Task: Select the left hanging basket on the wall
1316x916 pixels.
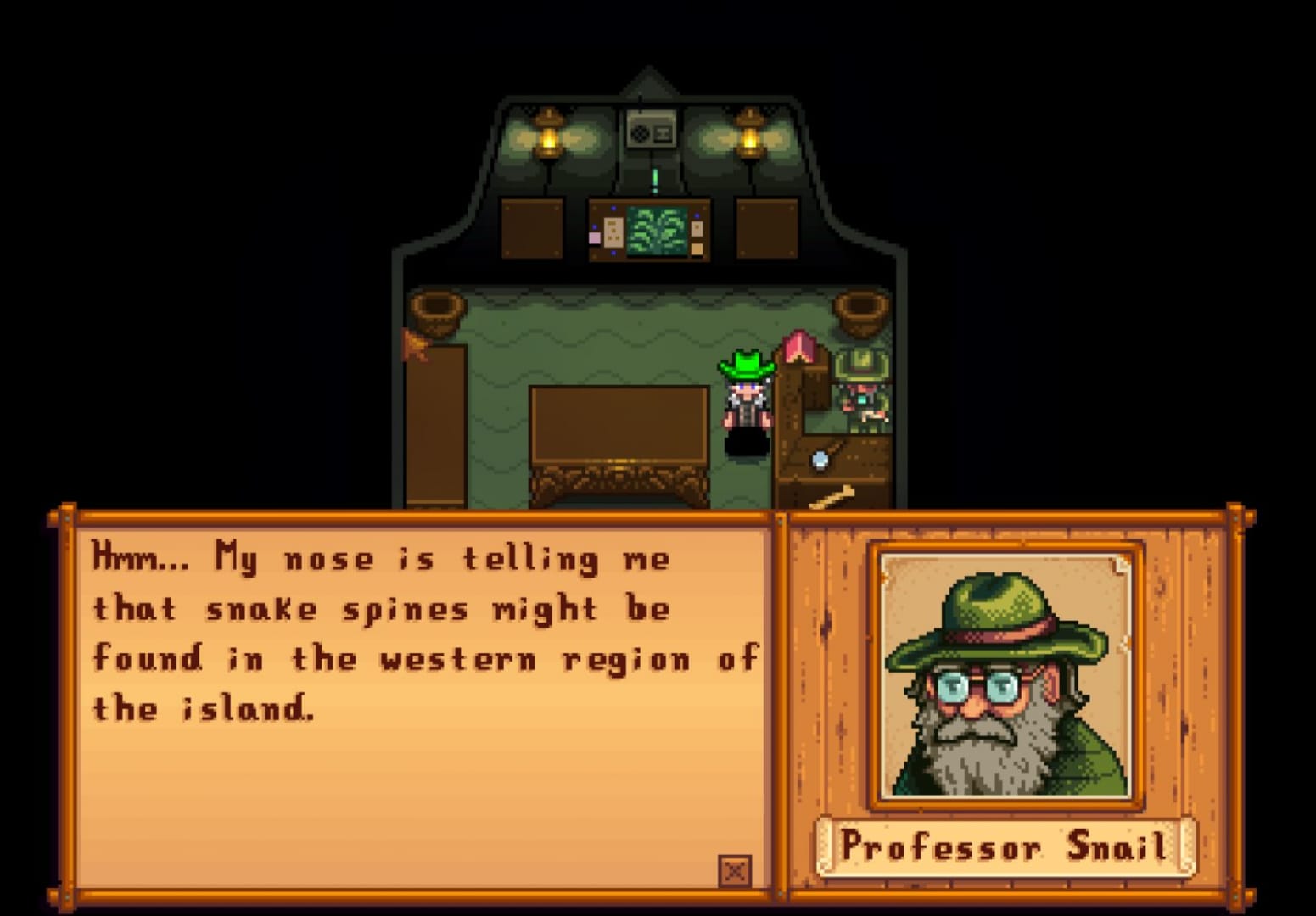Action: point(437,310)
